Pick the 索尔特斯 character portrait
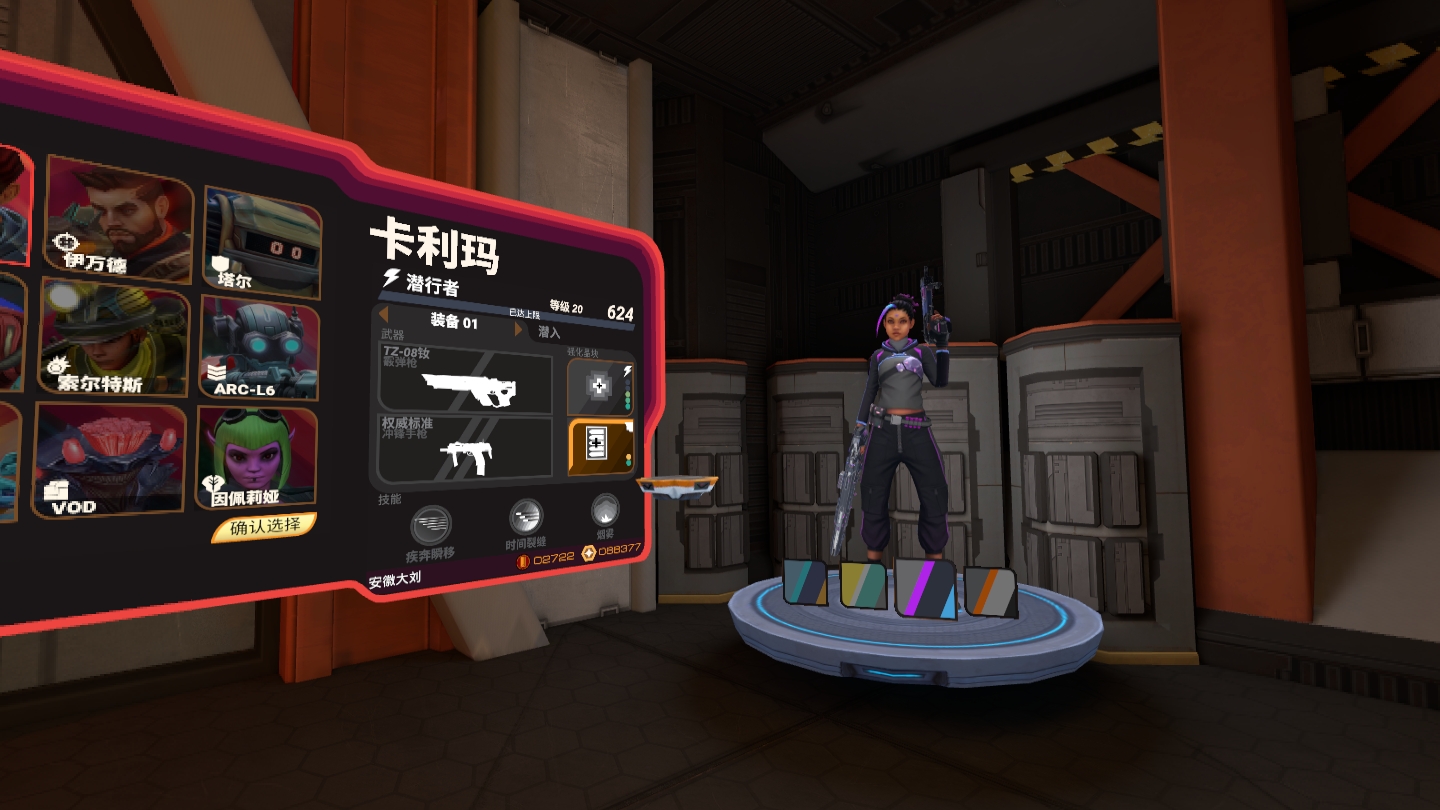Image resolution: width=1440 pixels, height=810 pixels. tap(115, 338)
